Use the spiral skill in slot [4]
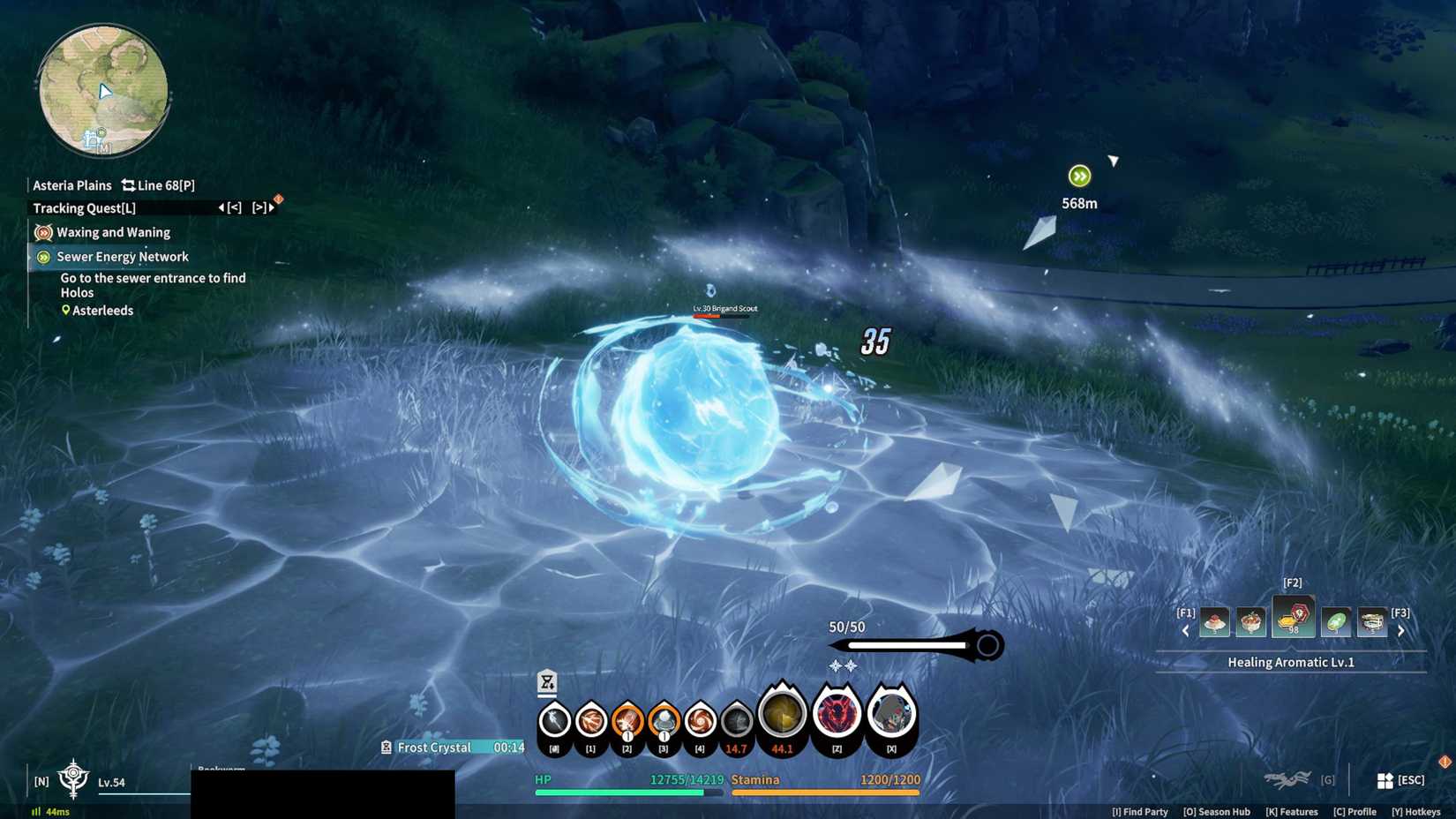 click(699, 719)
